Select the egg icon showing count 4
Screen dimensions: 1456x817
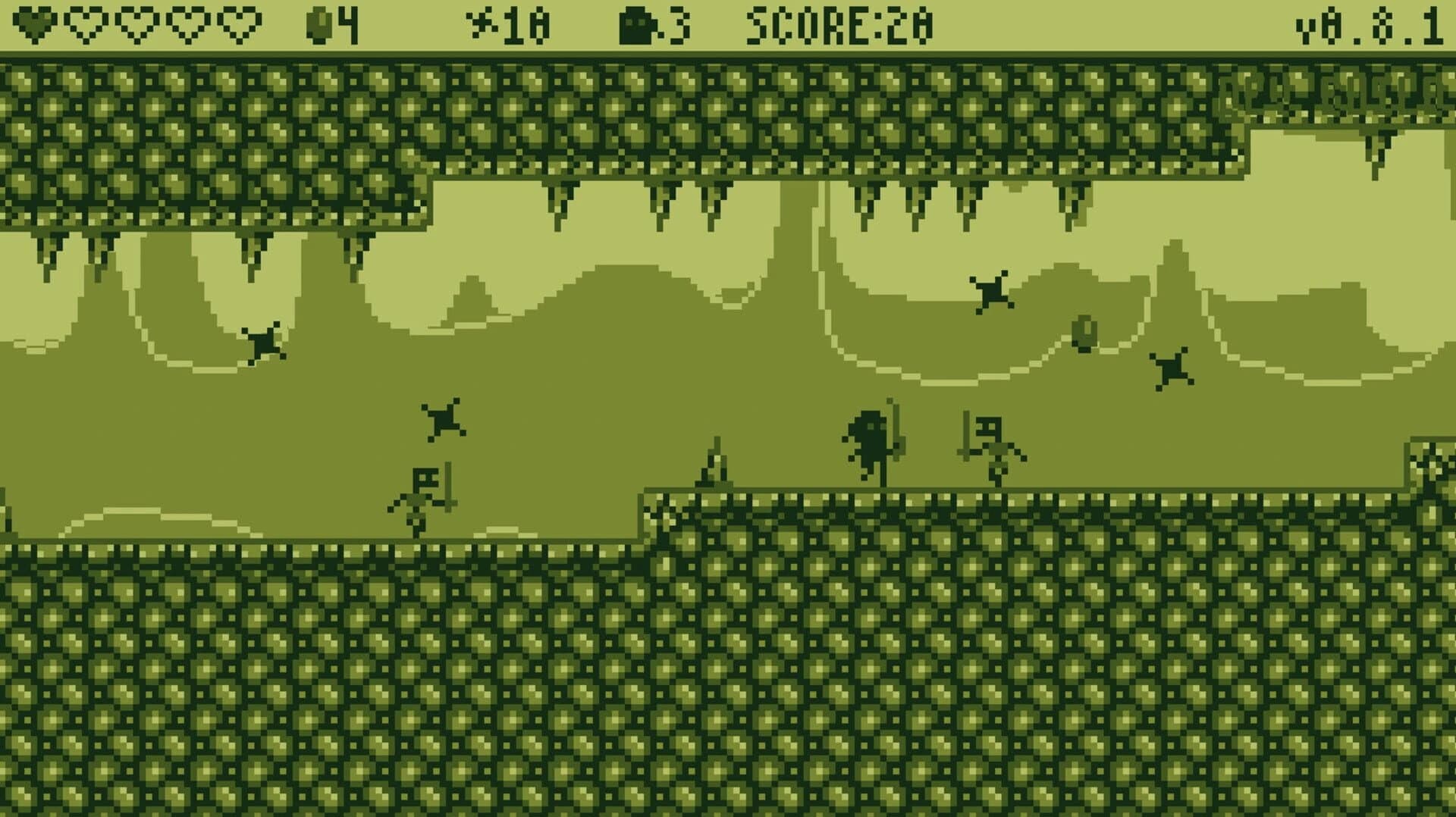point(318,23)
